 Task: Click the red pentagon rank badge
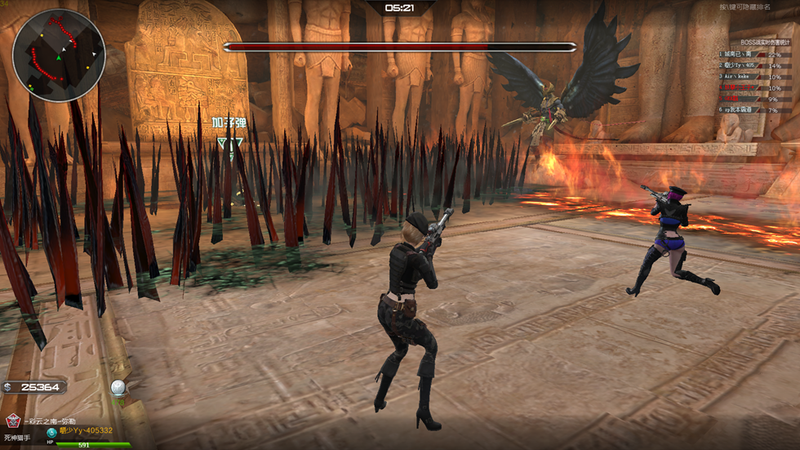[13, 421]
